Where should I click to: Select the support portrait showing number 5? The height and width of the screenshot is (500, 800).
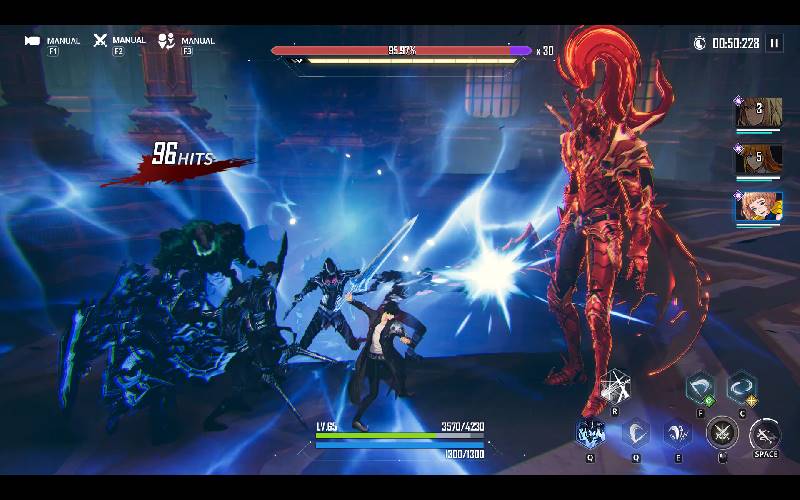759,159
